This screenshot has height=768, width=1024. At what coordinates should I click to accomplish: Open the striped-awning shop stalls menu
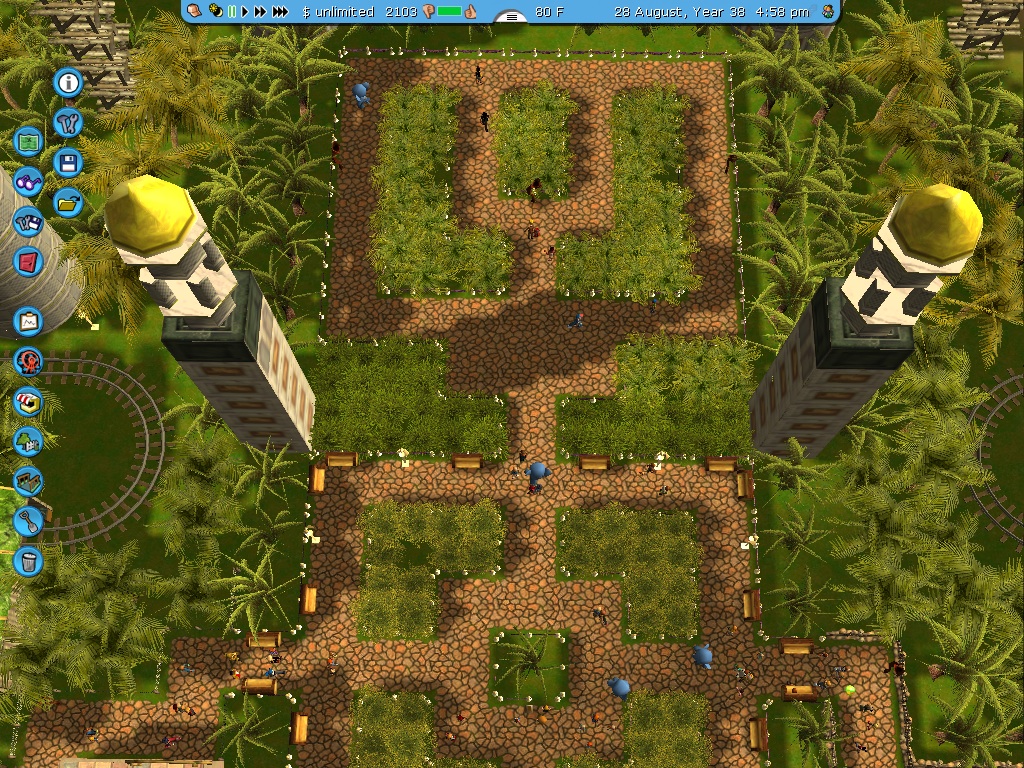[x=29, y=401]
